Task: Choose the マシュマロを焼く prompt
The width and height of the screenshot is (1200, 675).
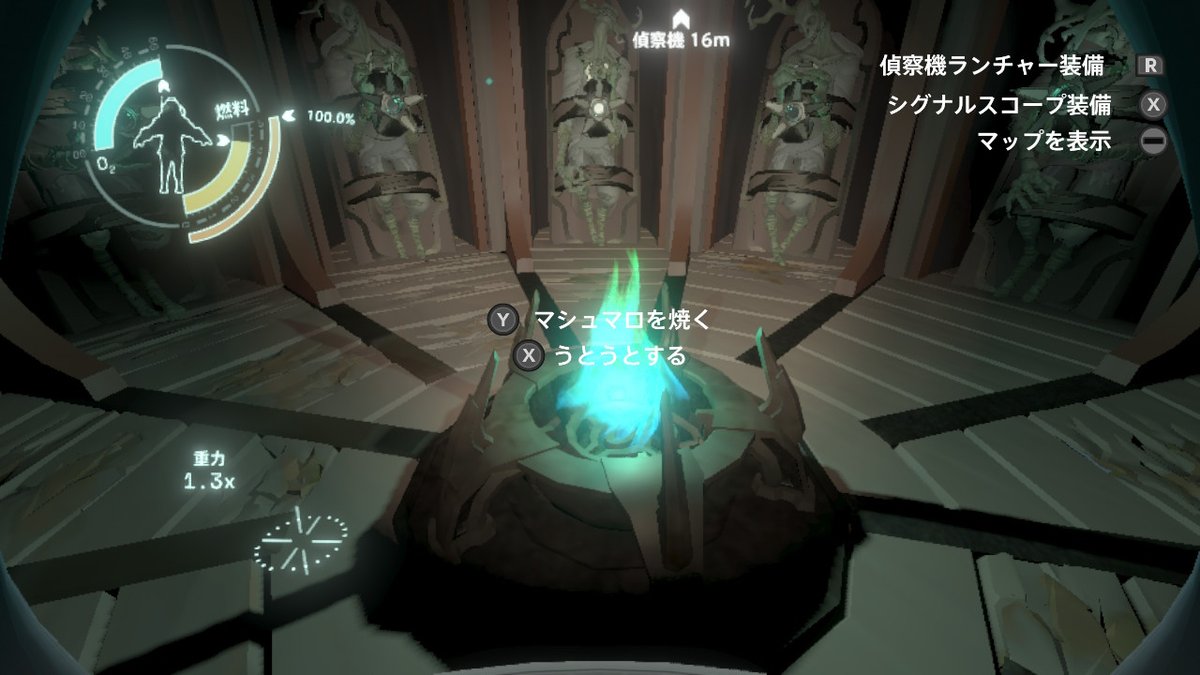Action: click(620, 320)
